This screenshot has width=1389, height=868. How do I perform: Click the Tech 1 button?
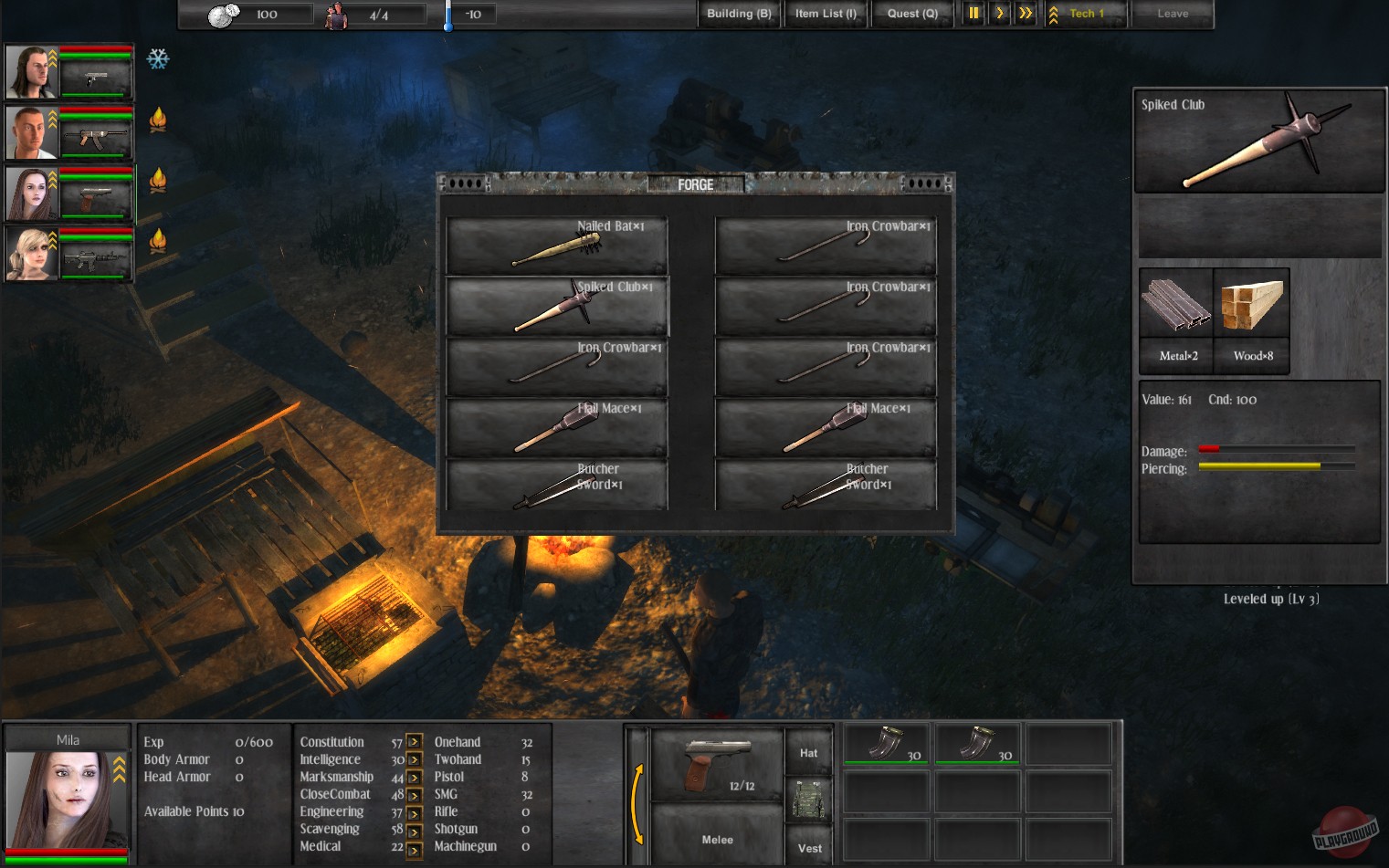(1085, 14)
